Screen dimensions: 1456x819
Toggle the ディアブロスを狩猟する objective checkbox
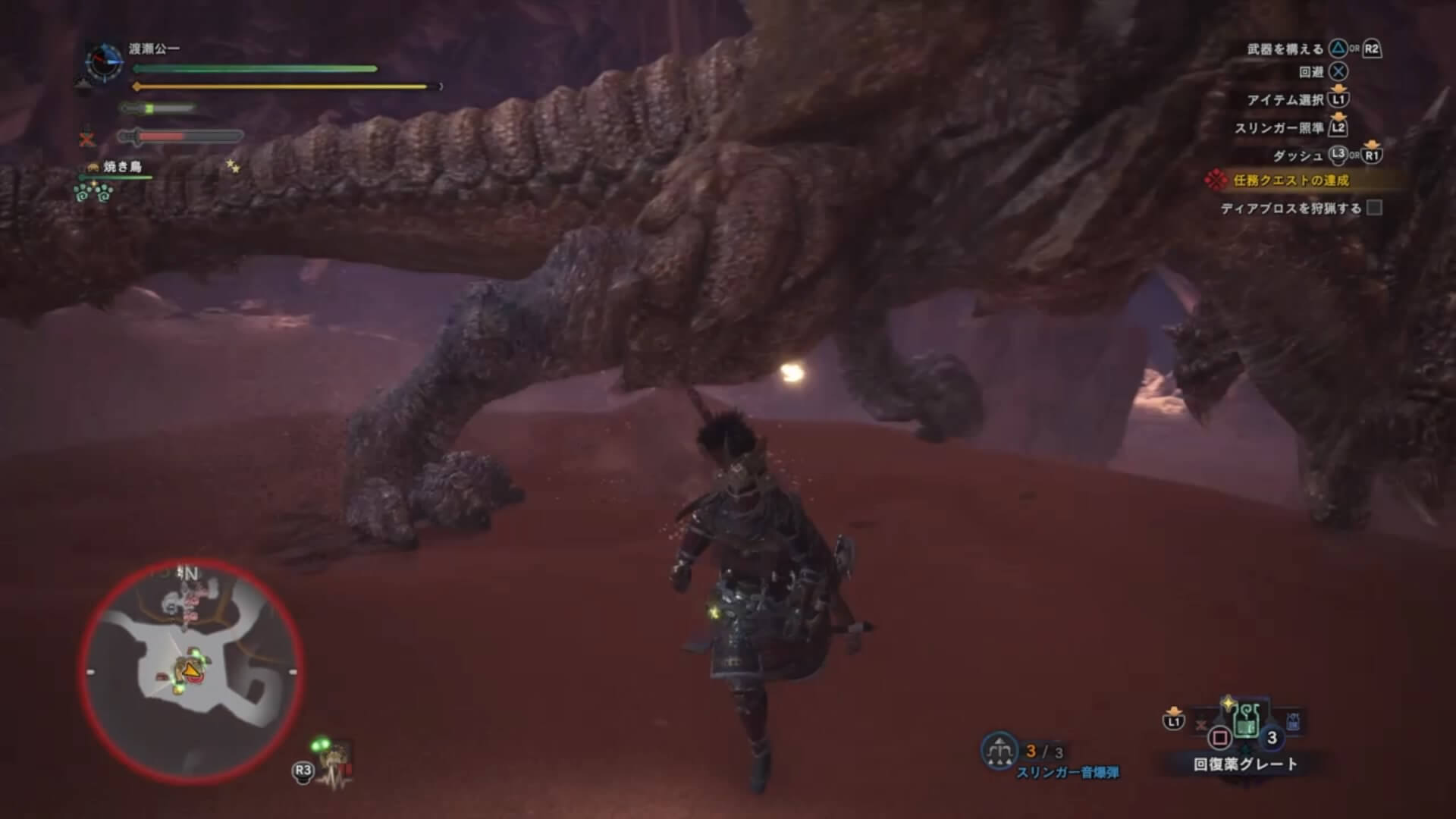1374,208
